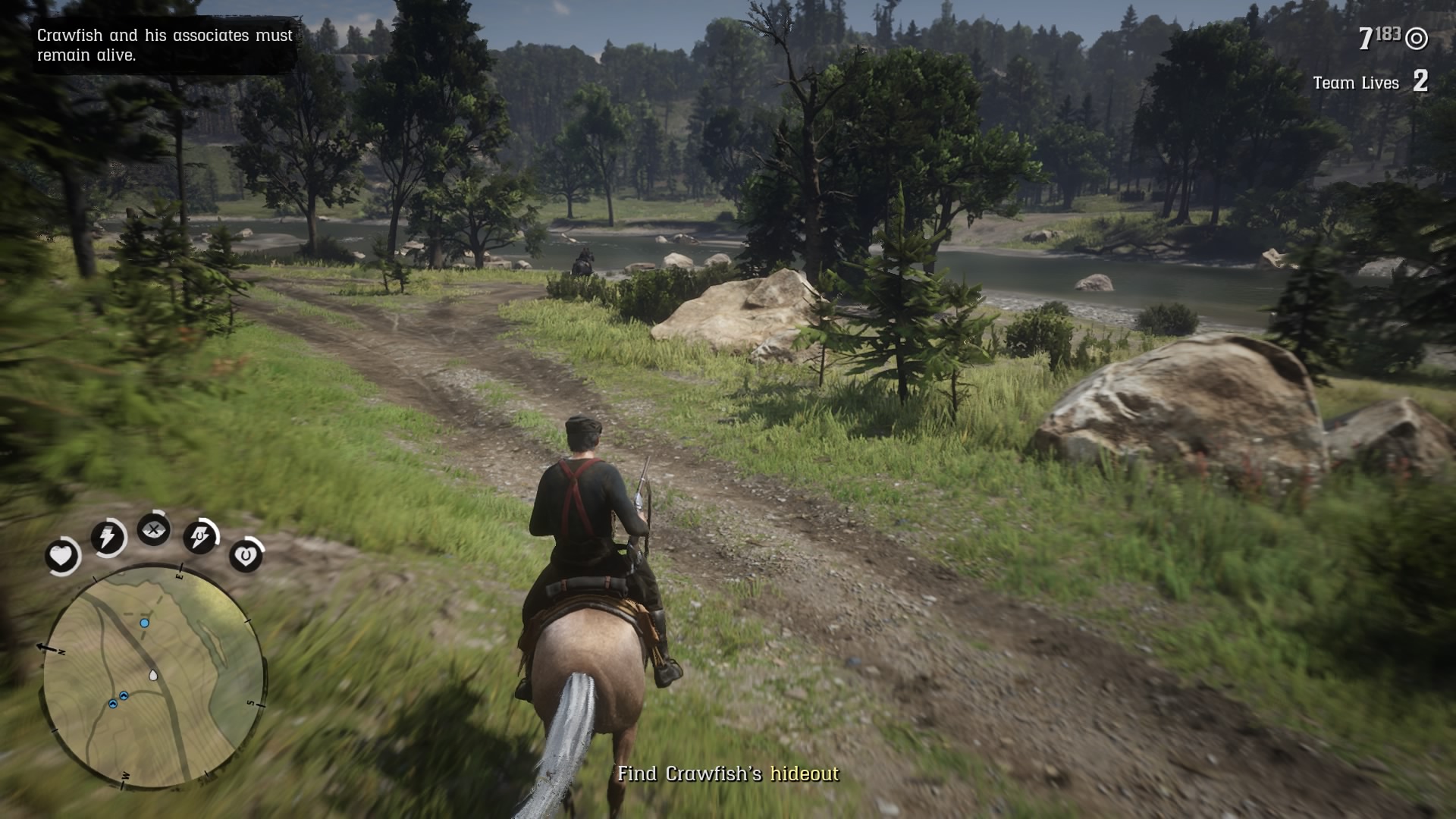Select the S compass marker on the minimap
The image size is (1456, 819).
pos(250,702)
